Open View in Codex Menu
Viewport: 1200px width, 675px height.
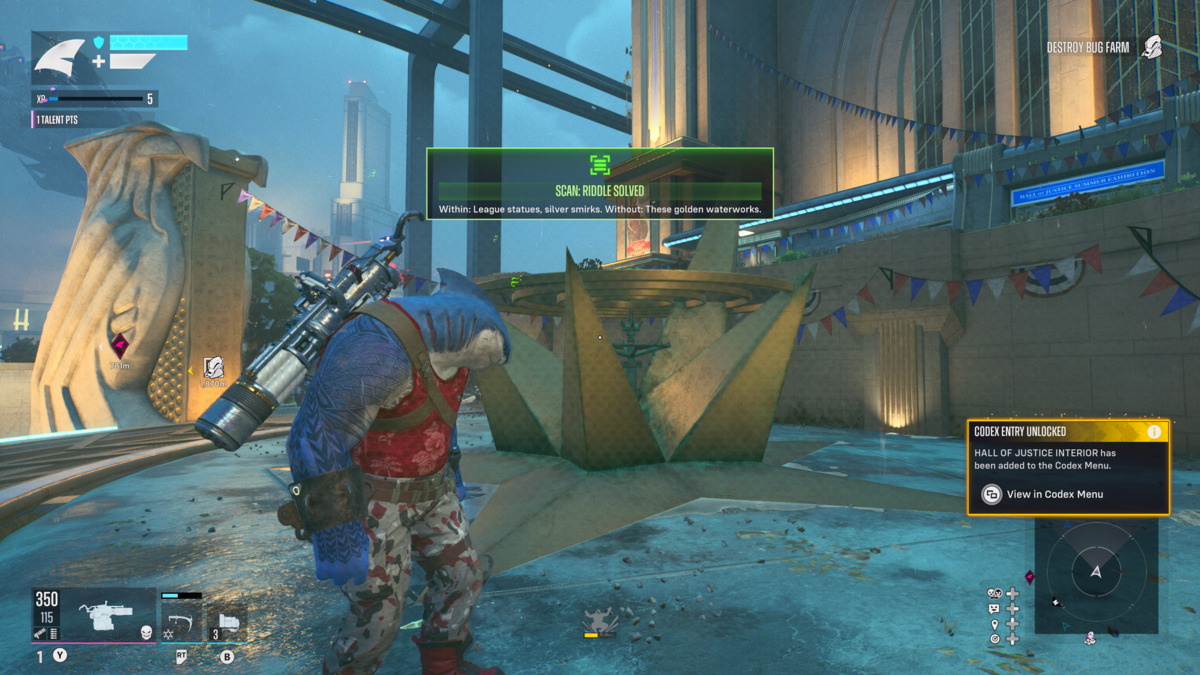coord(1055,494)
